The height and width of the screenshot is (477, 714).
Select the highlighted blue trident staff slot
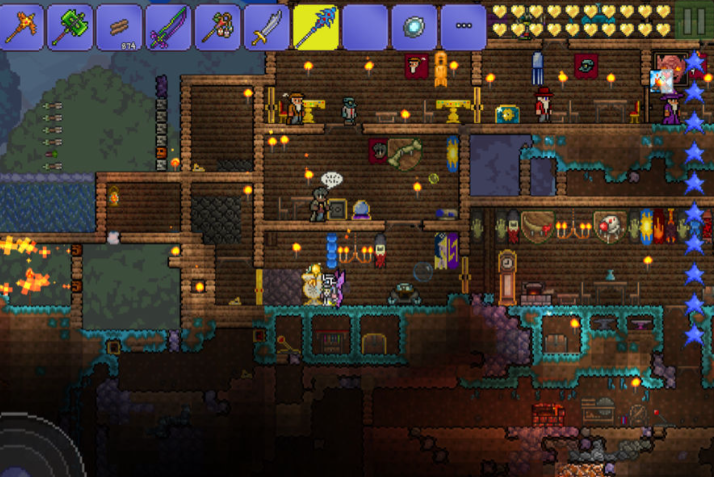tap(316, 26)
